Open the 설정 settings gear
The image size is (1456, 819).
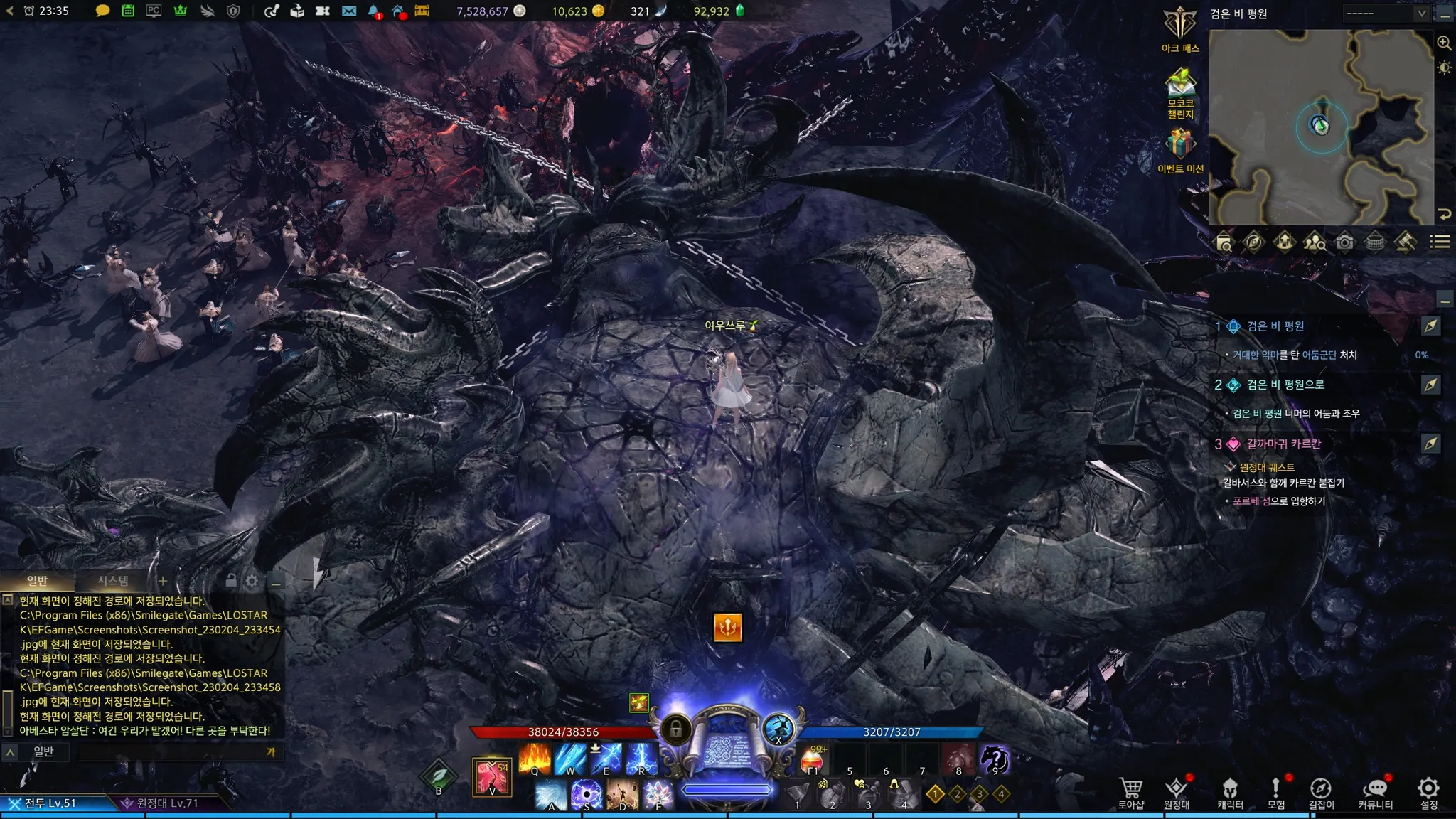[x=1428, y=792]
